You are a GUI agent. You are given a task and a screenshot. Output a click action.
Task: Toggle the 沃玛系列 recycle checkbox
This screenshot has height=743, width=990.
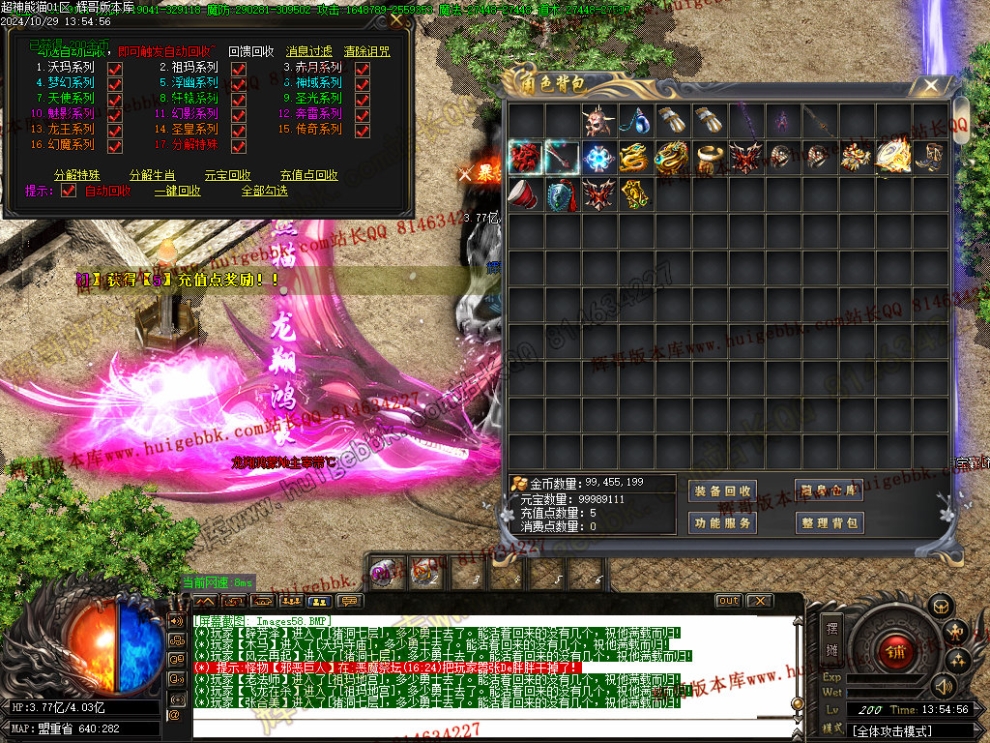114,68
